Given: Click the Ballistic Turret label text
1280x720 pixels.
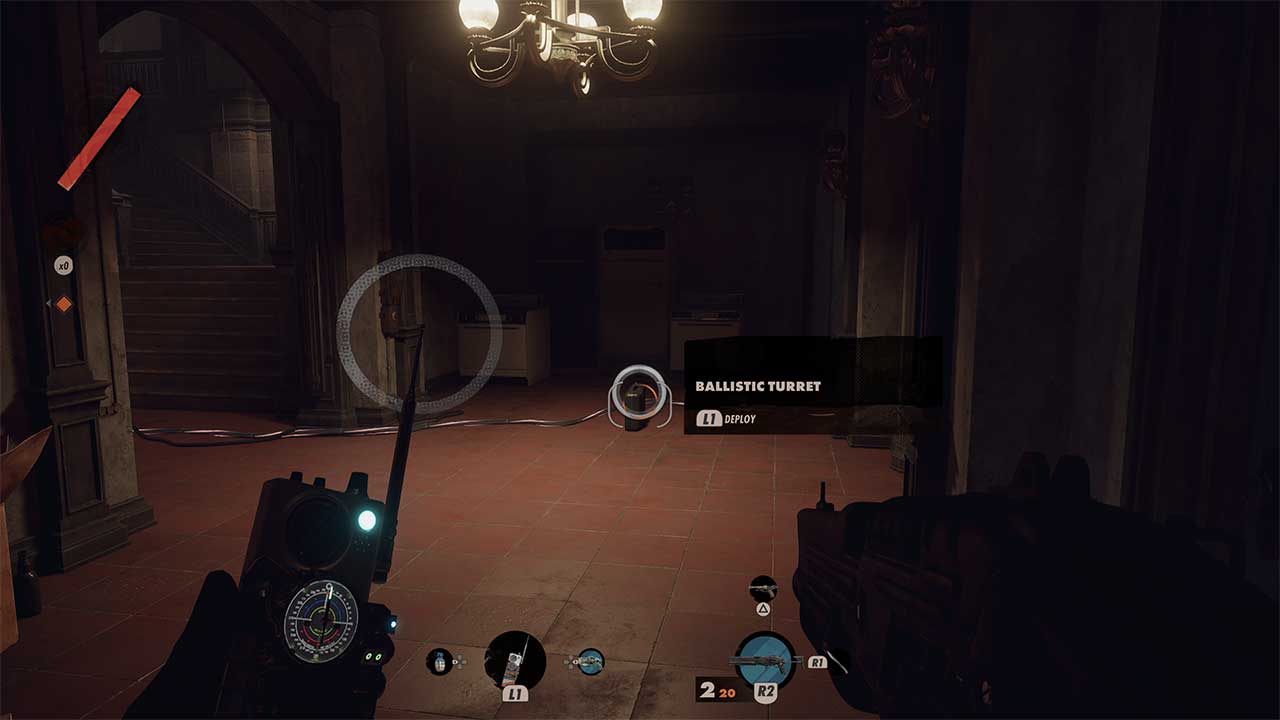Looking at the screenshot, I should pos(756,386).
